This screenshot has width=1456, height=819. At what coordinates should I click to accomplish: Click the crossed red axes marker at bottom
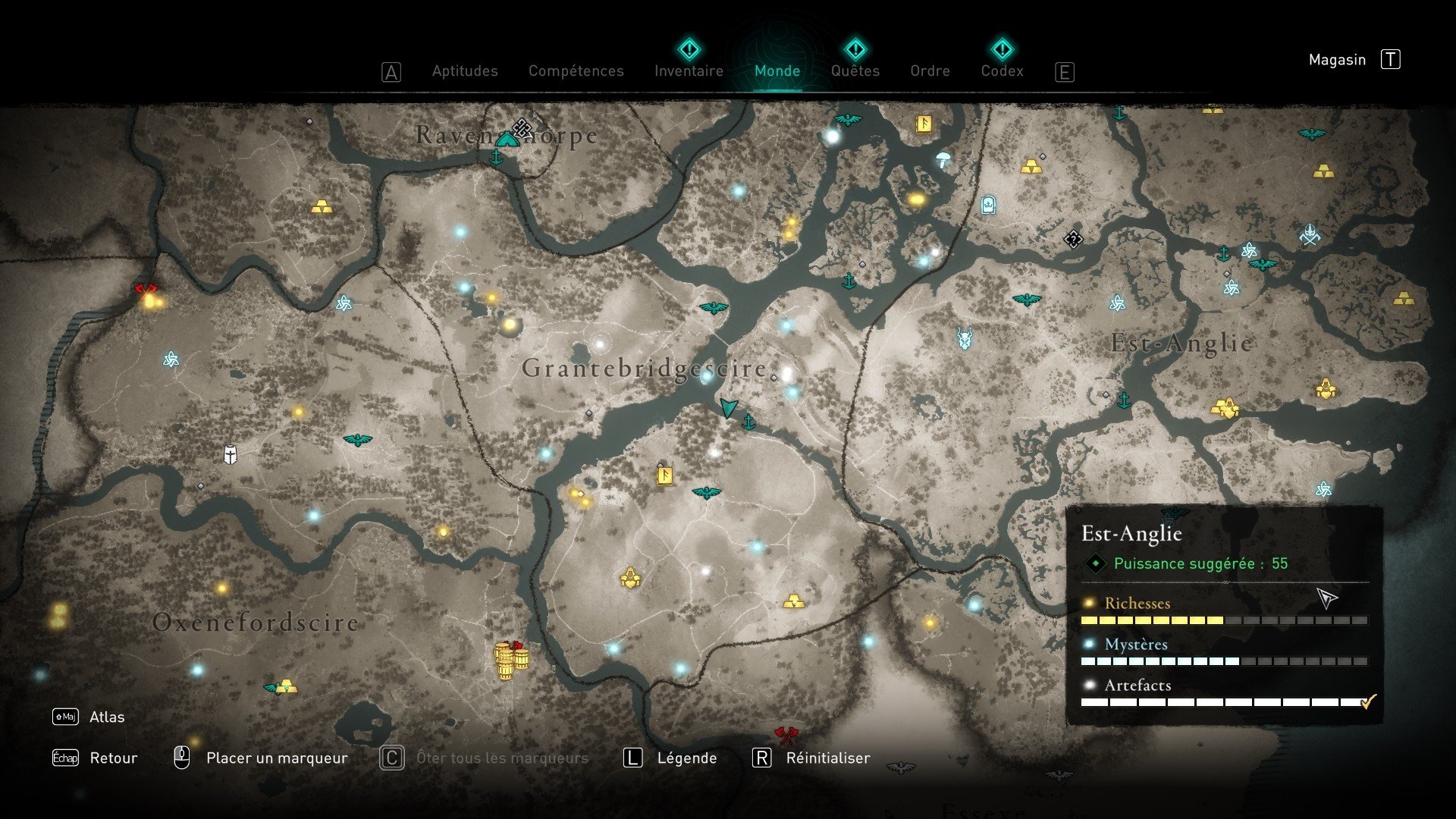pos(786,734)
